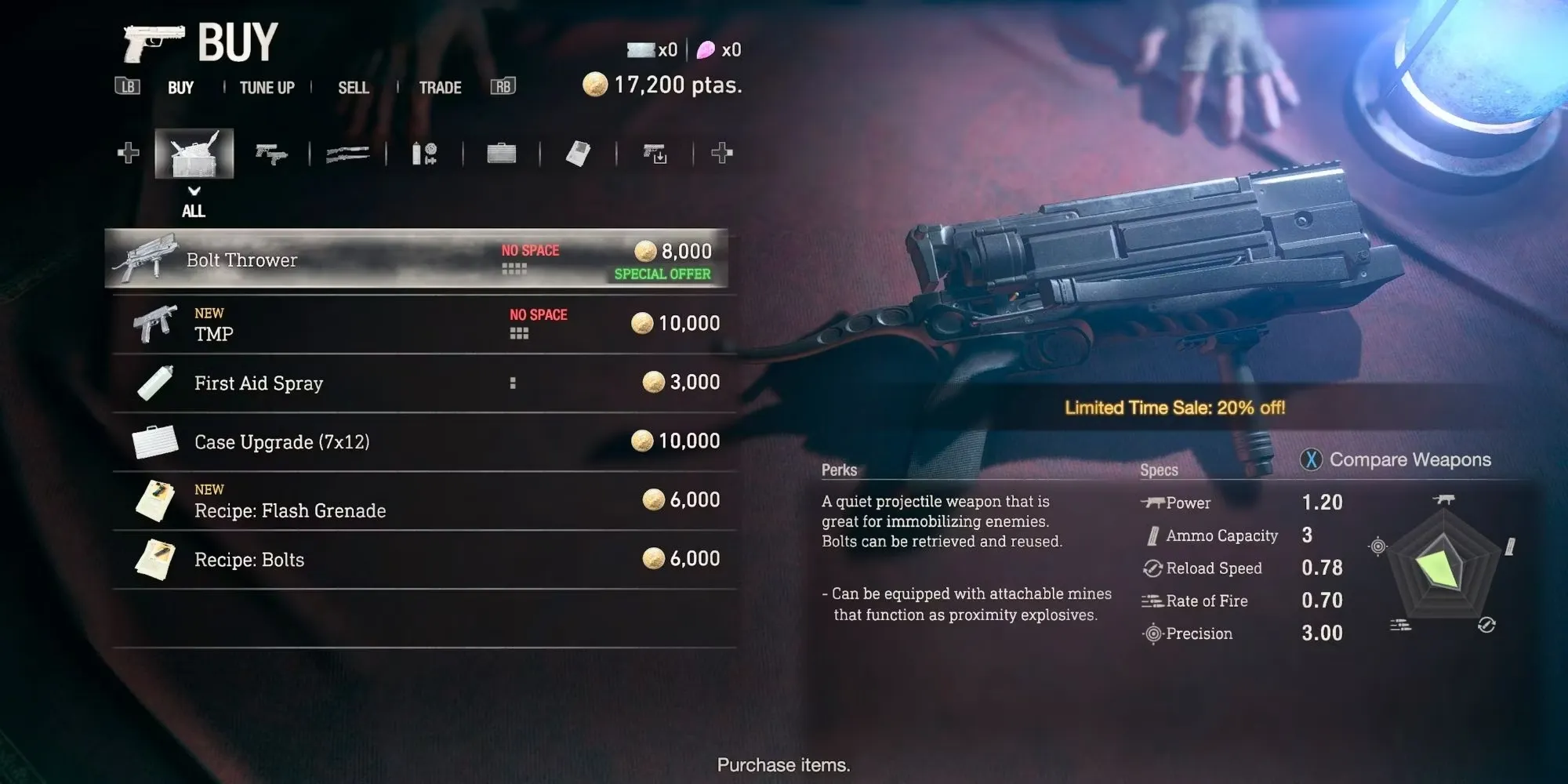
Task: Show the All items category
Action: pyautogui.click(x=194, y=153)
